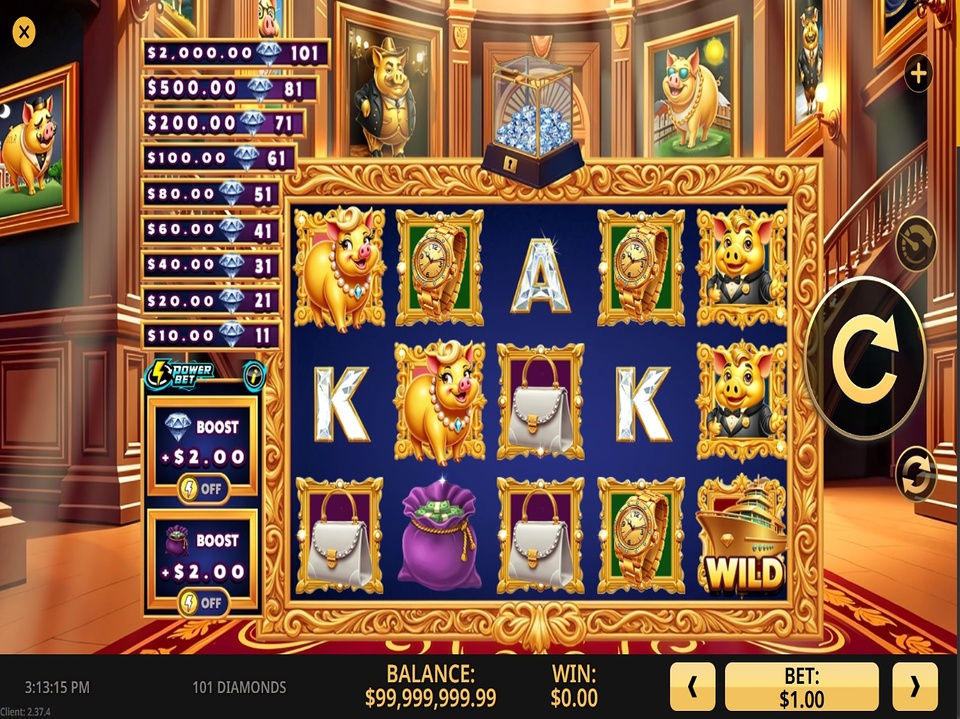Increase the bet with the right arrow
The height and width of the screenshot is (719, 960).
coord(915,687)
